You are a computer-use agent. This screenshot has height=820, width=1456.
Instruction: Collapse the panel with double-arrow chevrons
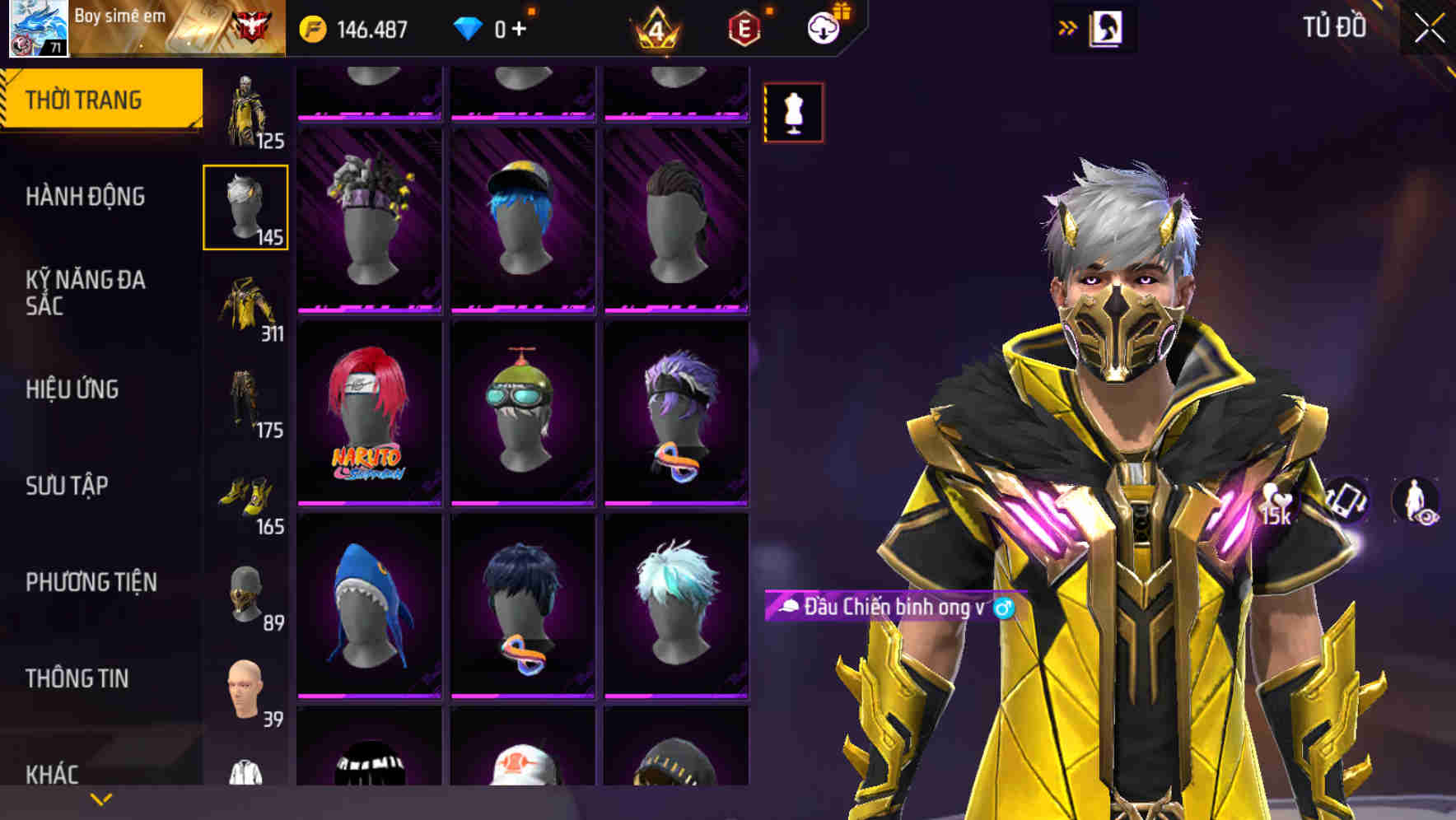click(x=1068, y=27)
